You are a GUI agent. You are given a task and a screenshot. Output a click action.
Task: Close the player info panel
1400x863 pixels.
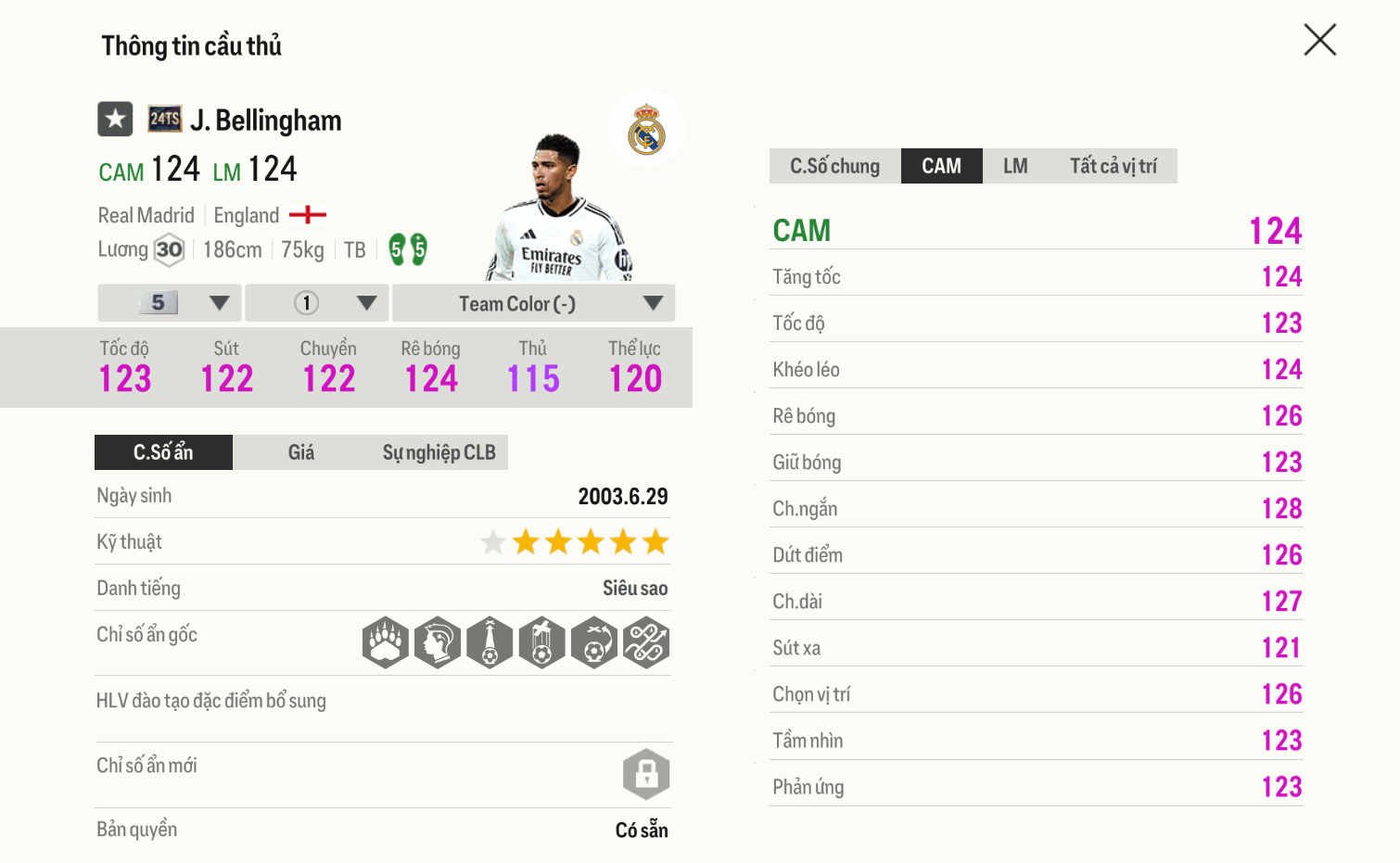pos(1319,40)
